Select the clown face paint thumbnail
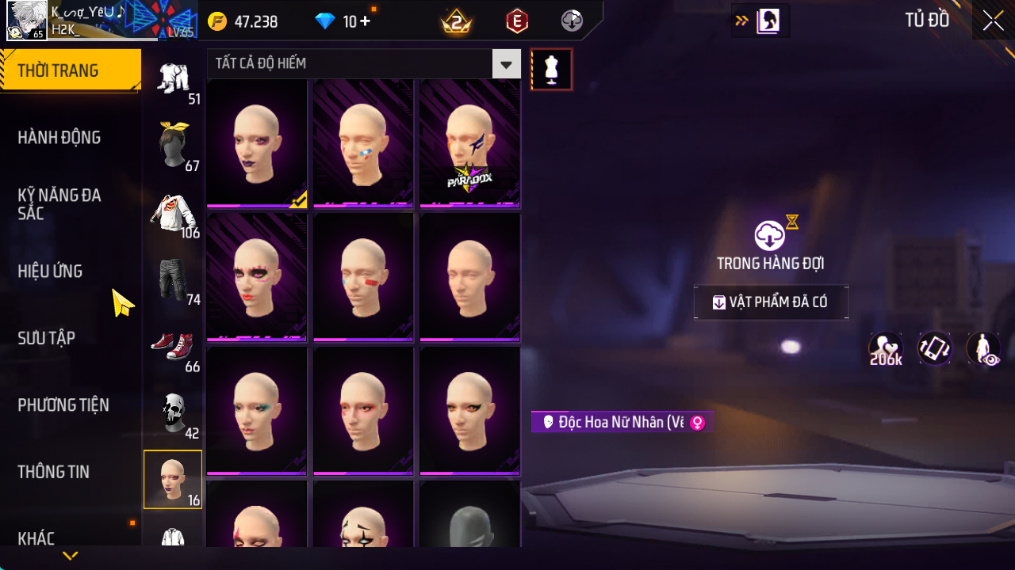 click(x=363, y=515)
